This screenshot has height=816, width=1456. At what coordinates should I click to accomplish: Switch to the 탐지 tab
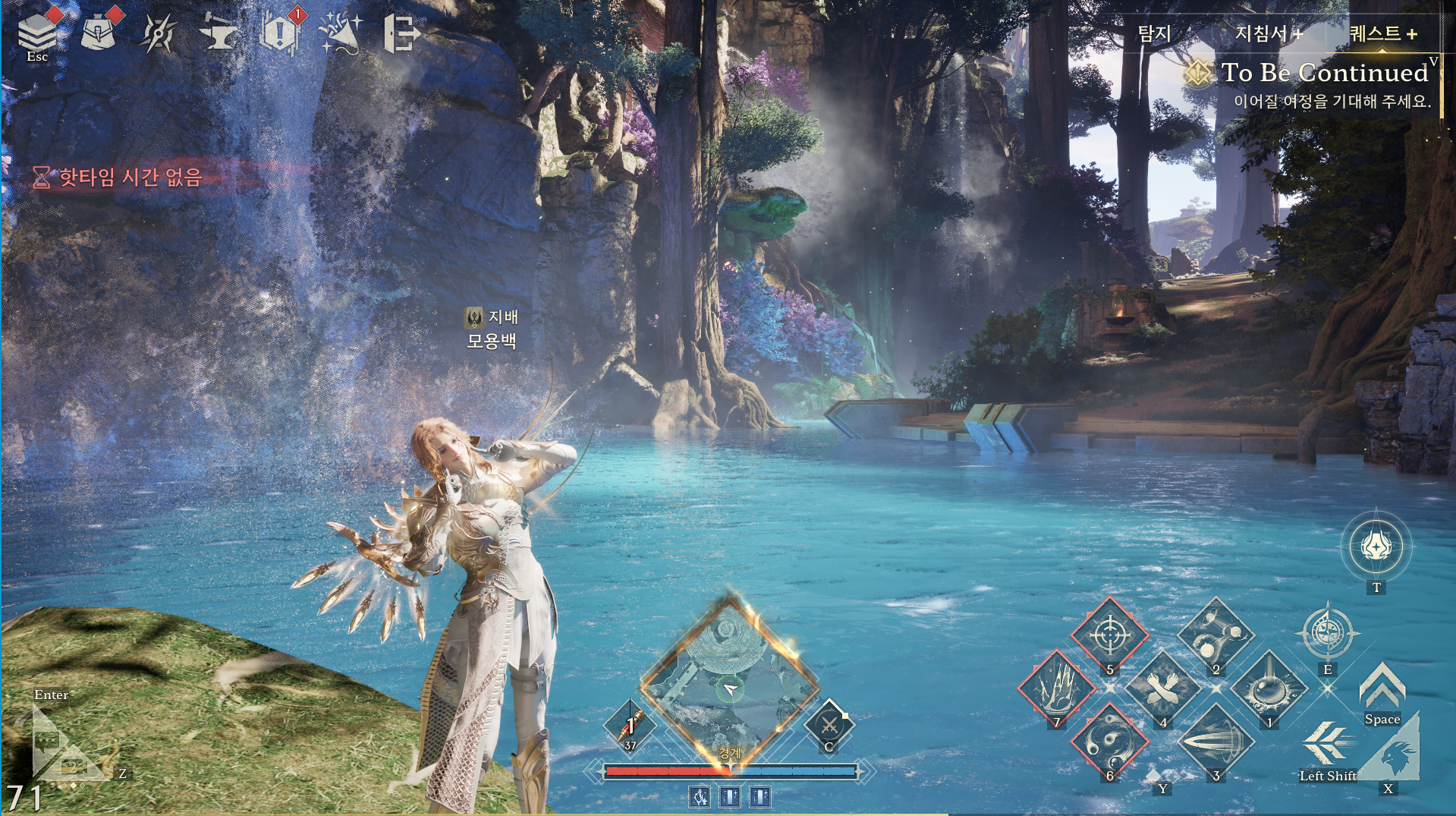pyautogui.click(x=1154, y=33)
